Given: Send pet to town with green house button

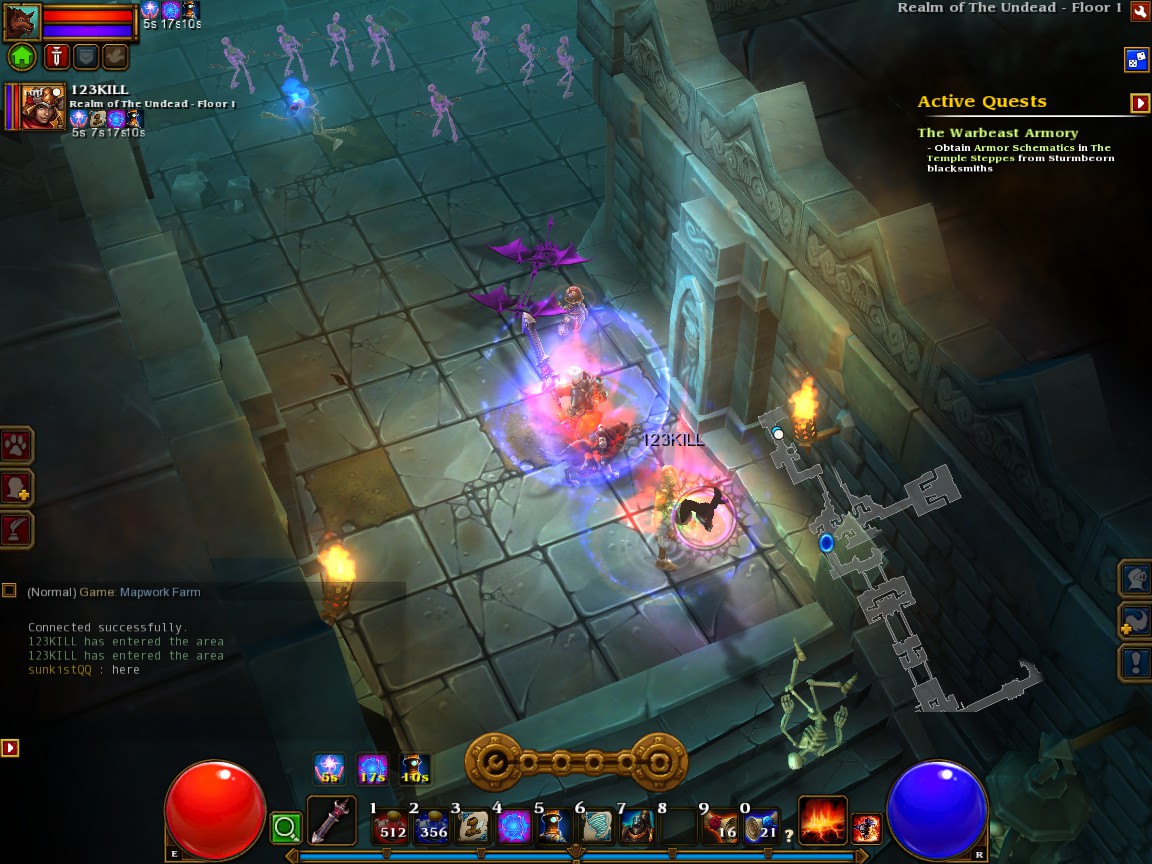Looking at the screenshot, I should tap(22, 57).
